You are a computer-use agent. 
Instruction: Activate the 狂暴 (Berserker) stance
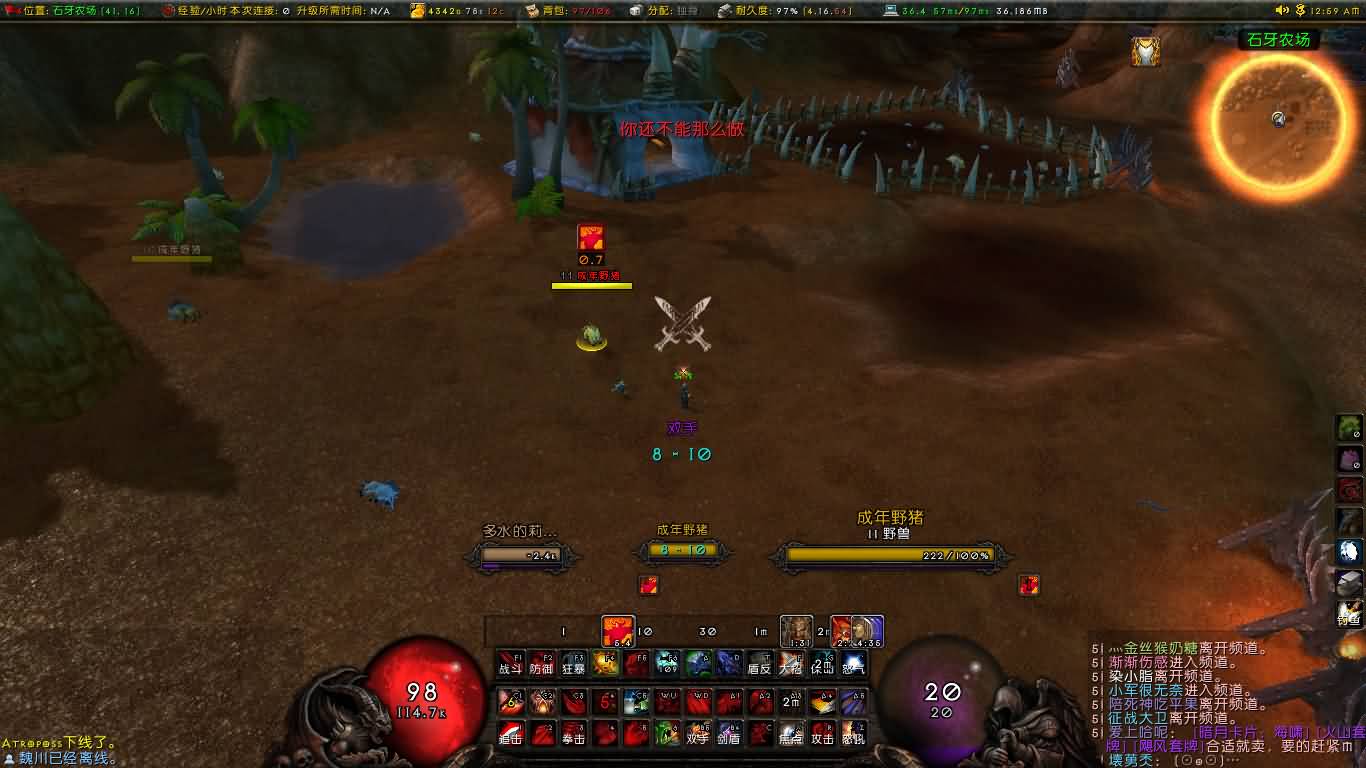point(575,666)
